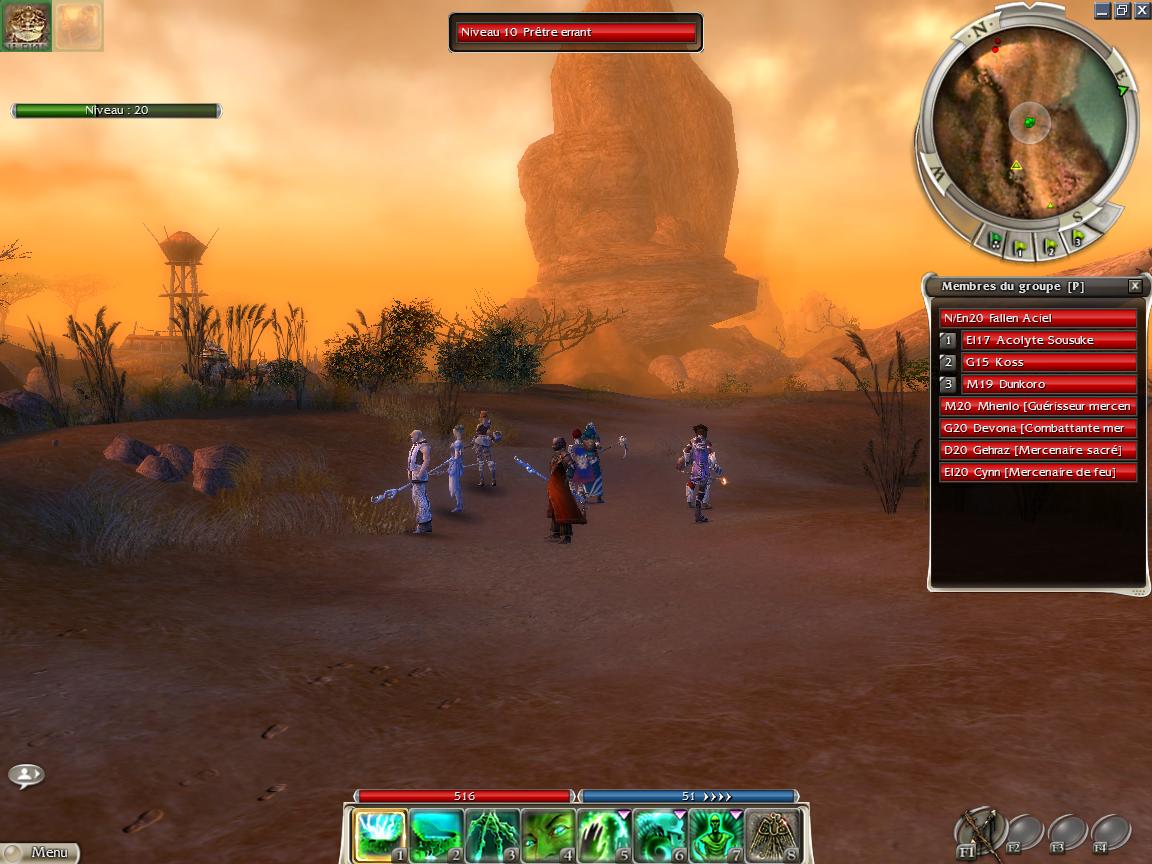Activate skill 1 with white energy burst

point(381,835)
